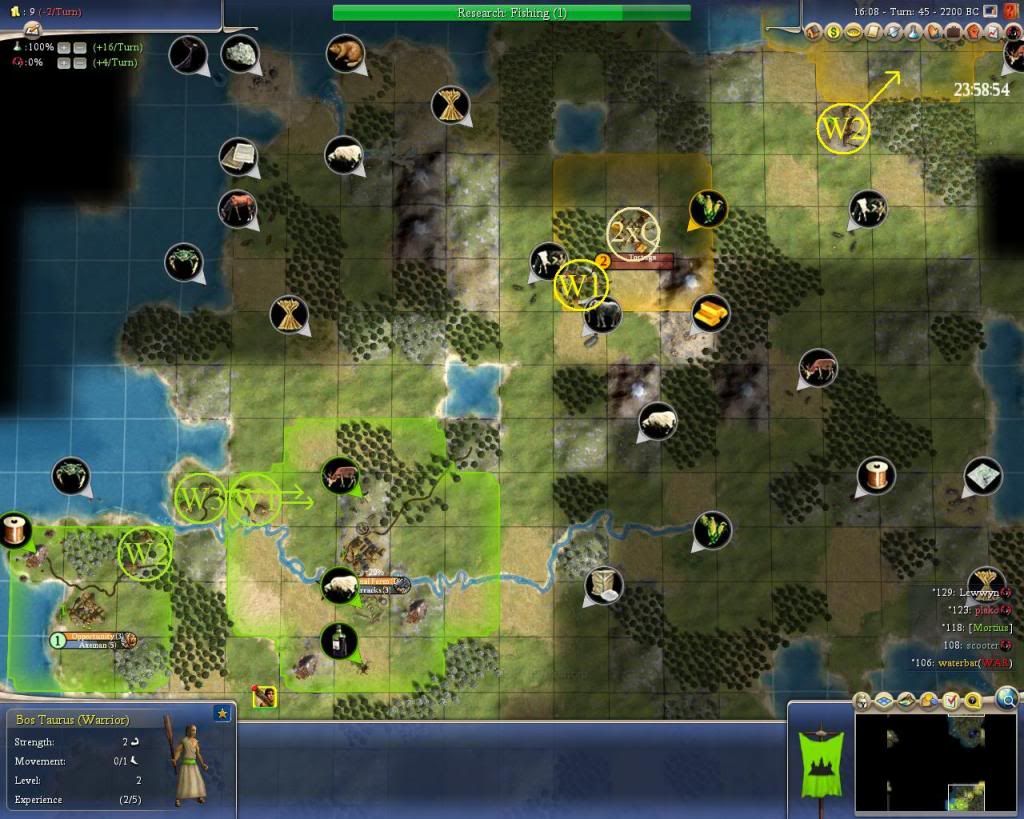Lower the espionage rate with minus button

(x=79, y=62)
